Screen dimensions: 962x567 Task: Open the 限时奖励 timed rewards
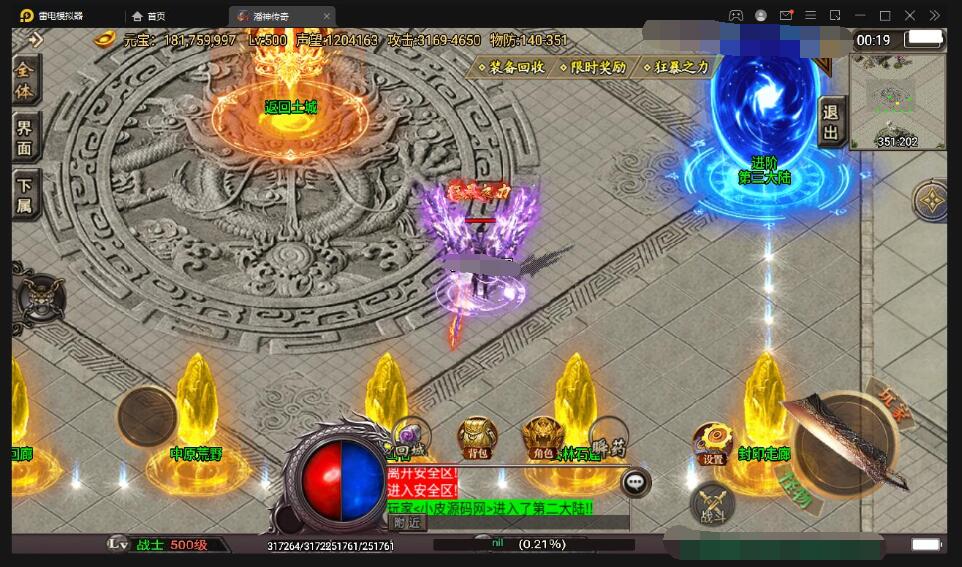pyautogui.click(x=595, y=67)
